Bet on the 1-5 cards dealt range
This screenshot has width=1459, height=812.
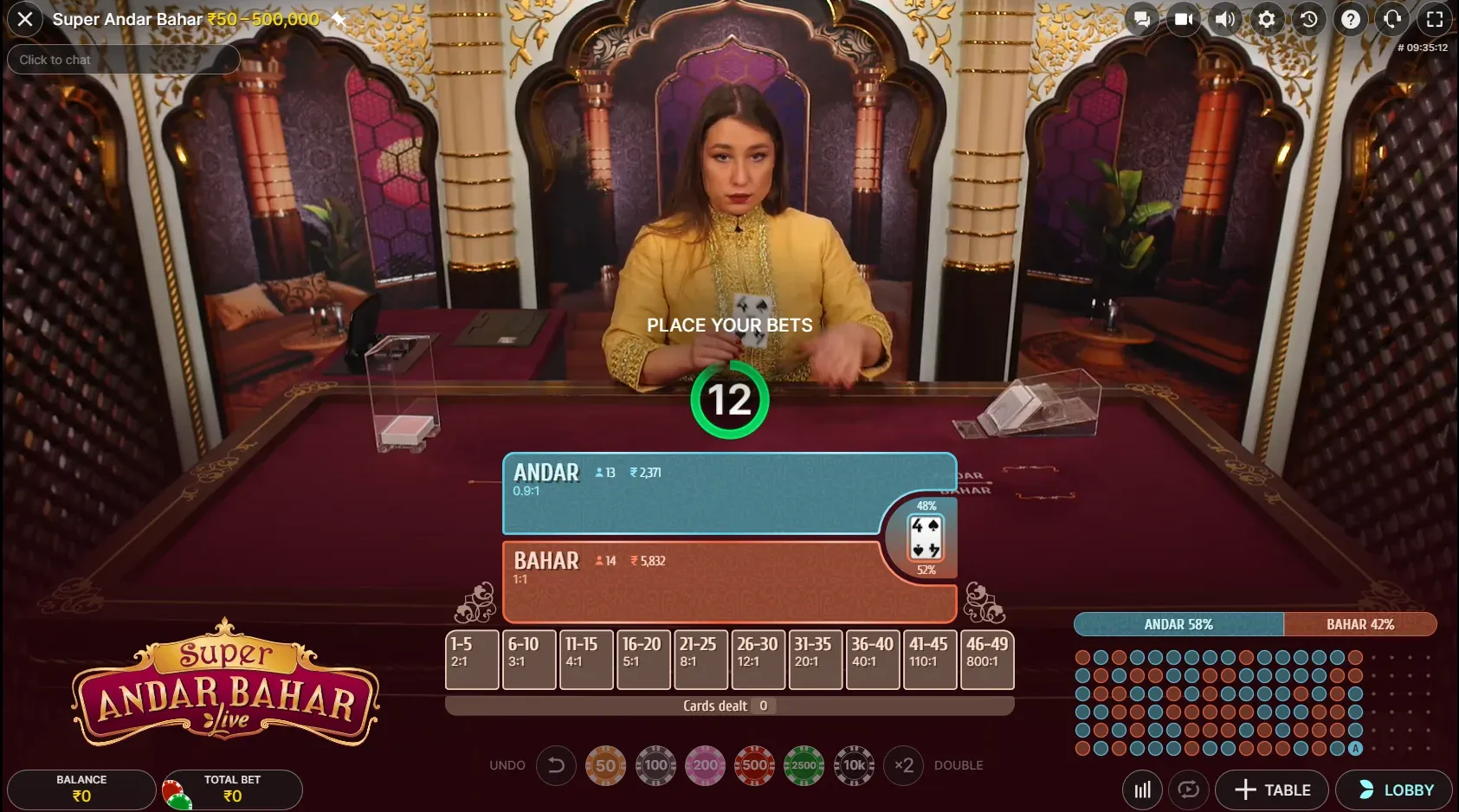pos(471,660)
